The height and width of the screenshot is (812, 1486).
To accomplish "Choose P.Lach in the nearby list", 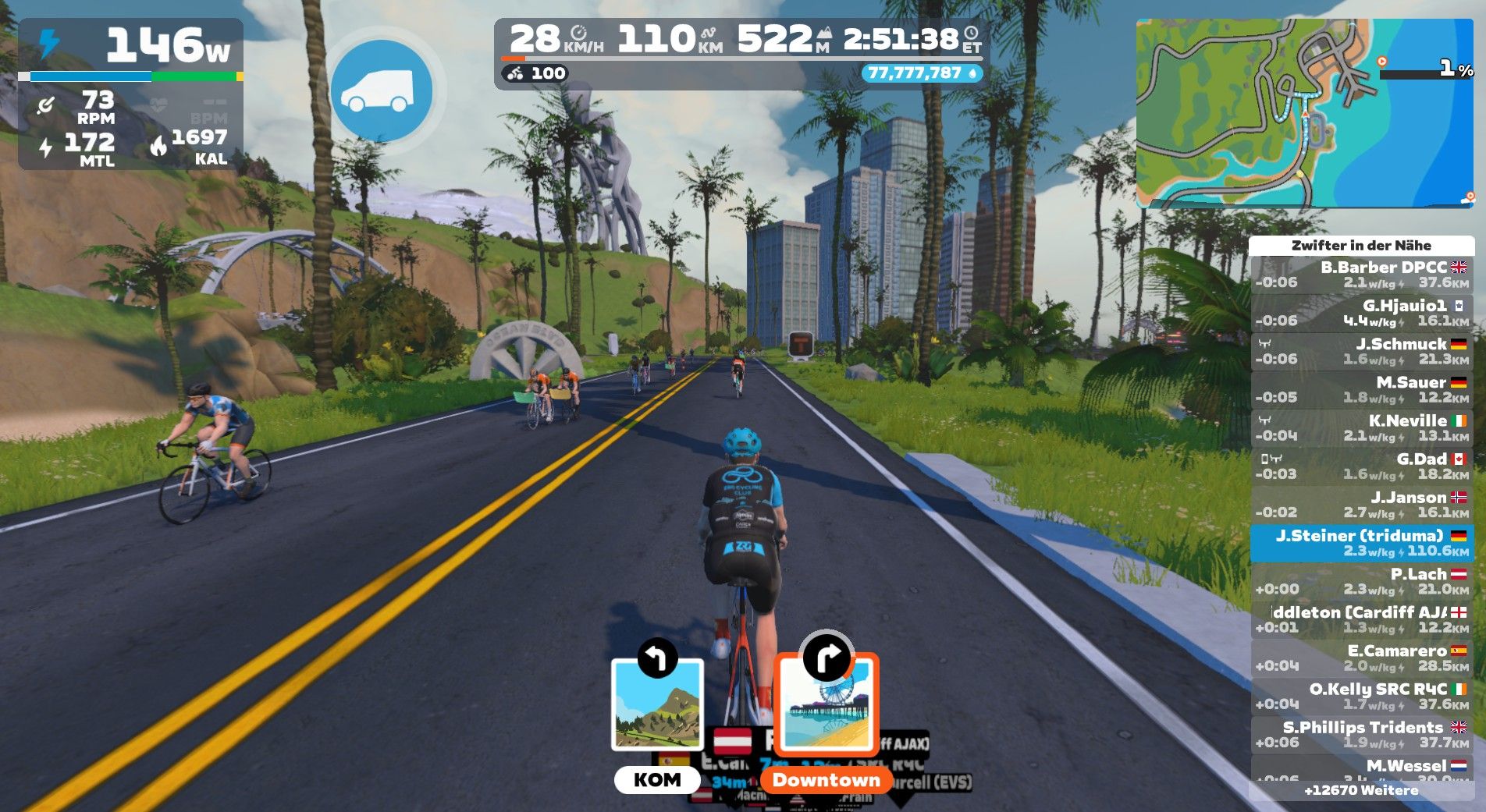I will click(1361, 581).
